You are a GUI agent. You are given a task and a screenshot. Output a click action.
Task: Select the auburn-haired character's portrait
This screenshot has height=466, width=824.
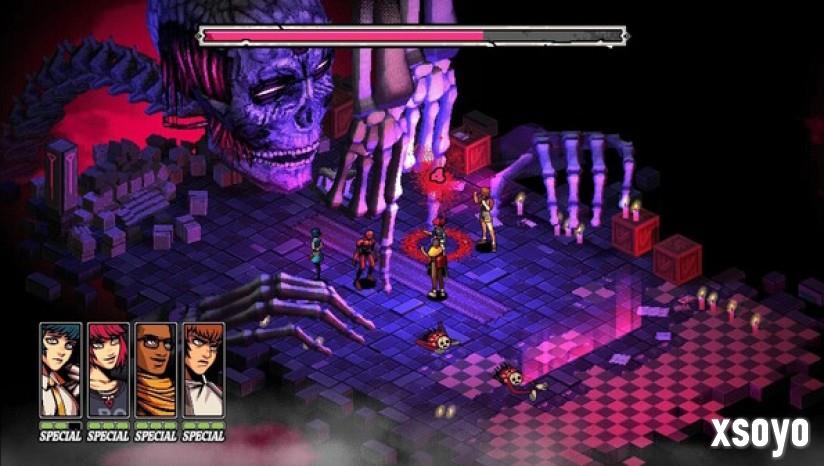click(x=204, y=369)
